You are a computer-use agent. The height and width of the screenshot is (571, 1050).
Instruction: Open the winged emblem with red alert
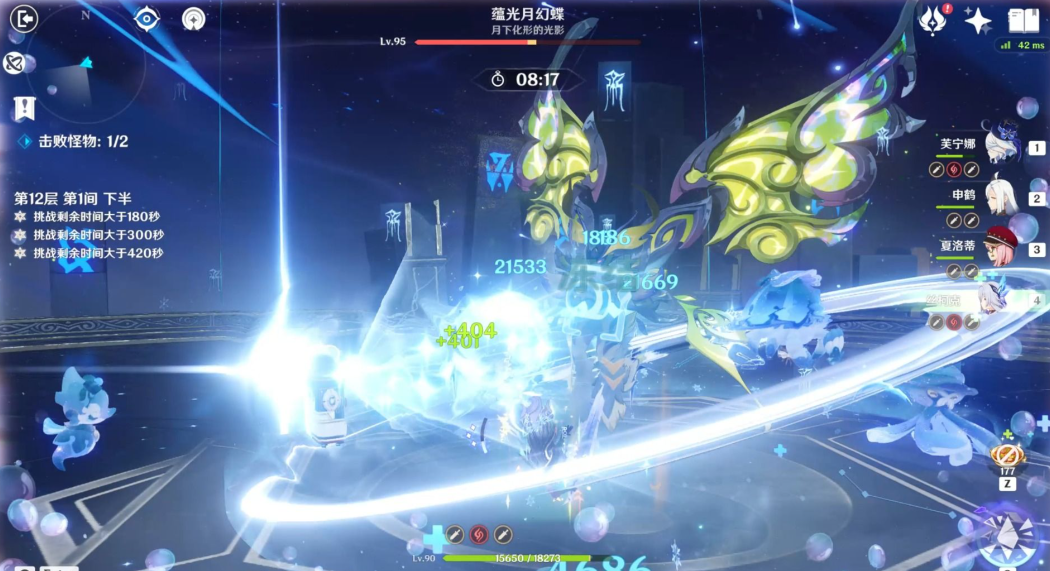coord(934,18)
